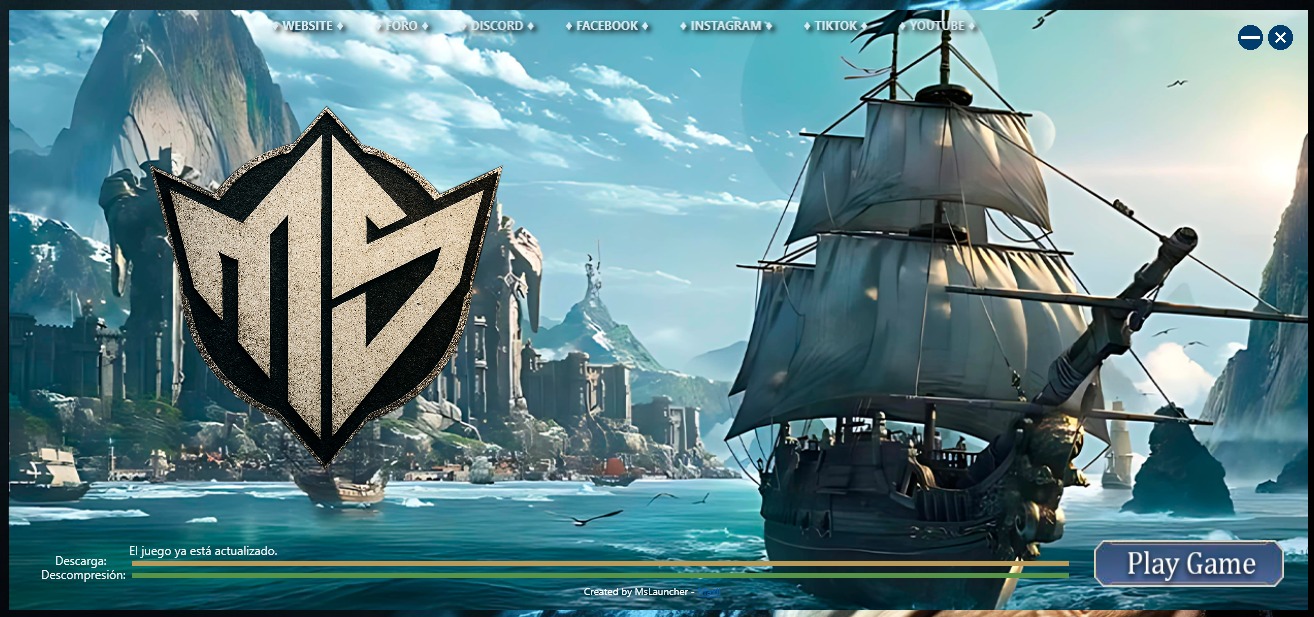Visit the Foro link

pos(403,26)
